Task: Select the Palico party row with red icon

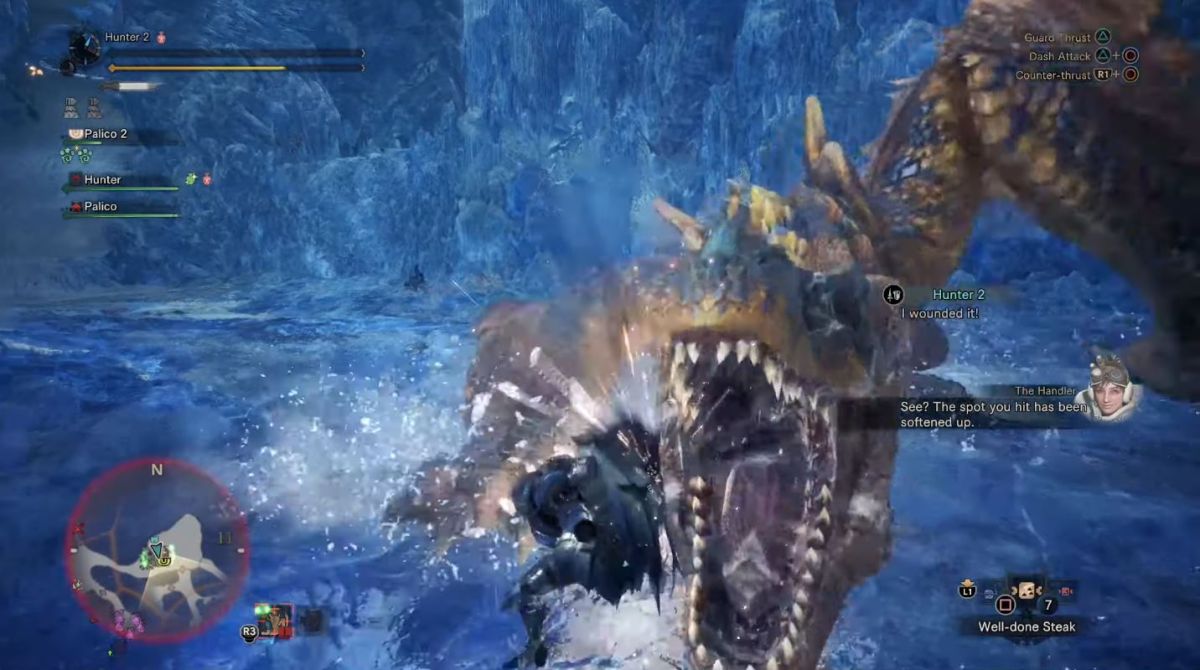Action: [x=100, y=207]
